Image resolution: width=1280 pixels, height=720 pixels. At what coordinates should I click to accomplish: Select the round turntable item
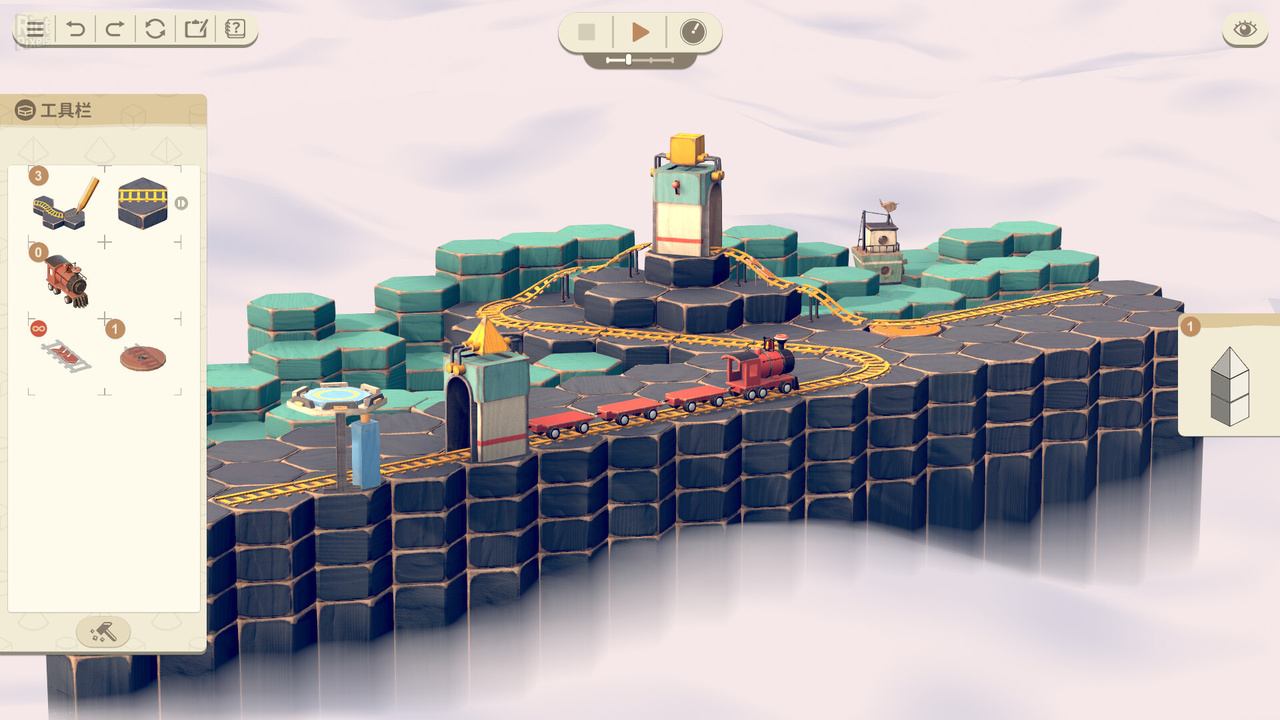pyautogui.click(x=143, y=357)
